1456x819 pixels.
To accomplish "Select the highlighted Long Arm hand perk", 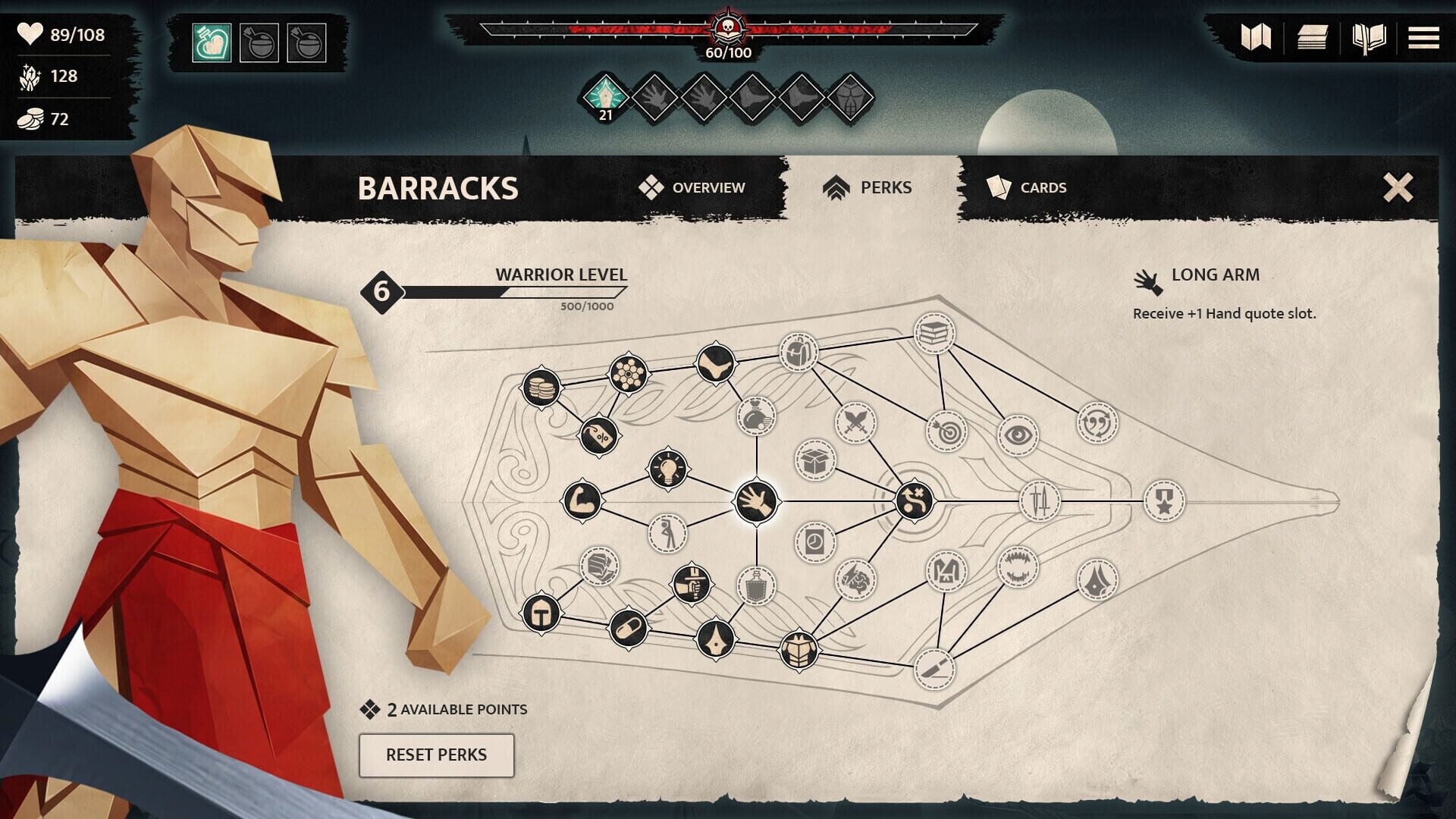I will [755, 500].
